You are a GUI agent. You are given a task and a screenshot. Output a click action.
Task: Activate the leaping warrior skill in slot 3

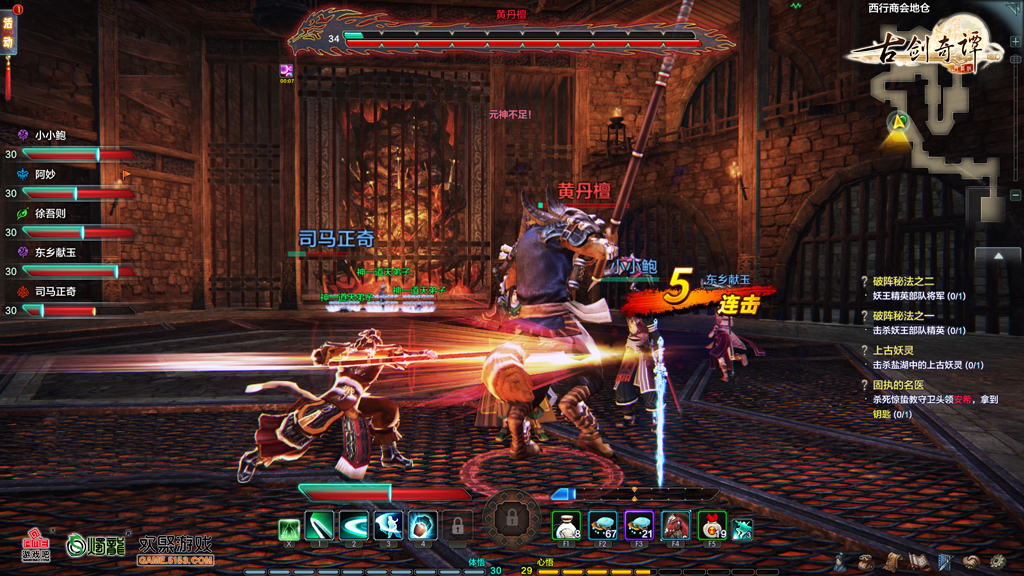[x=388, y=525]
